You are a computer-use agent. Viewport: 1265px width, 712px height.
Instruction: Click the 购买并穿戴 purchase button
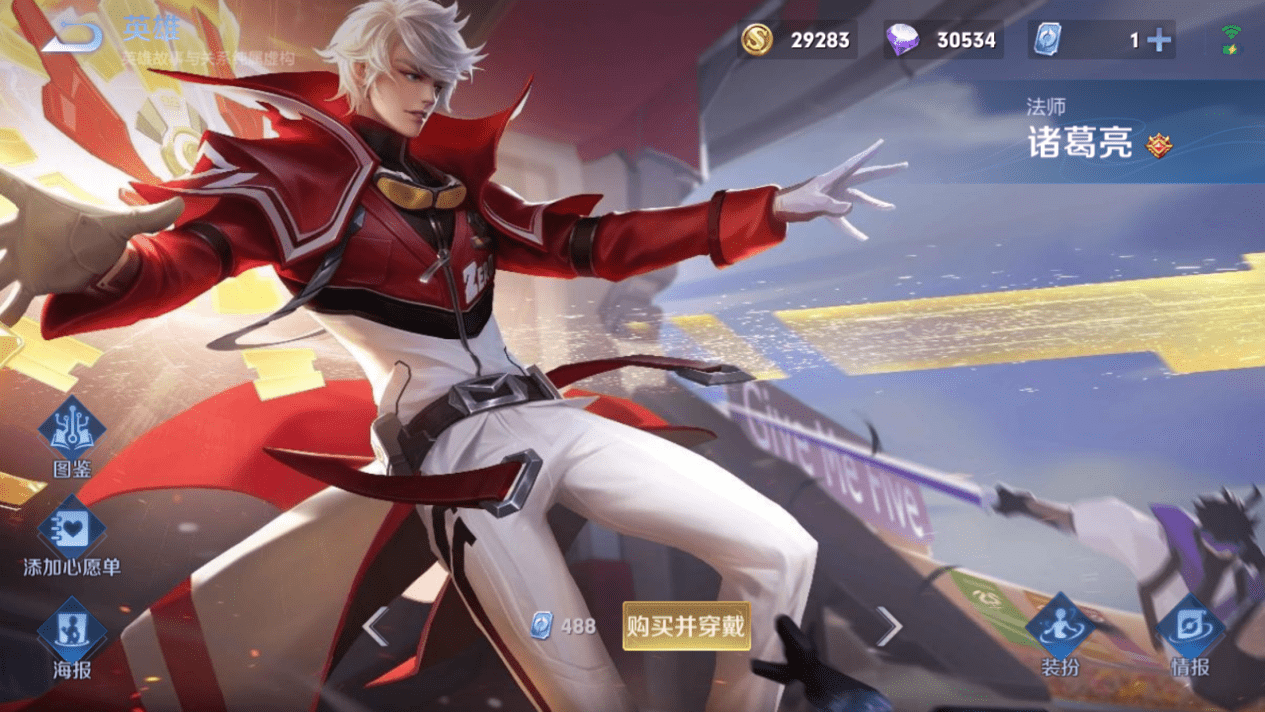pyautogui.click(x=686, y=626)
